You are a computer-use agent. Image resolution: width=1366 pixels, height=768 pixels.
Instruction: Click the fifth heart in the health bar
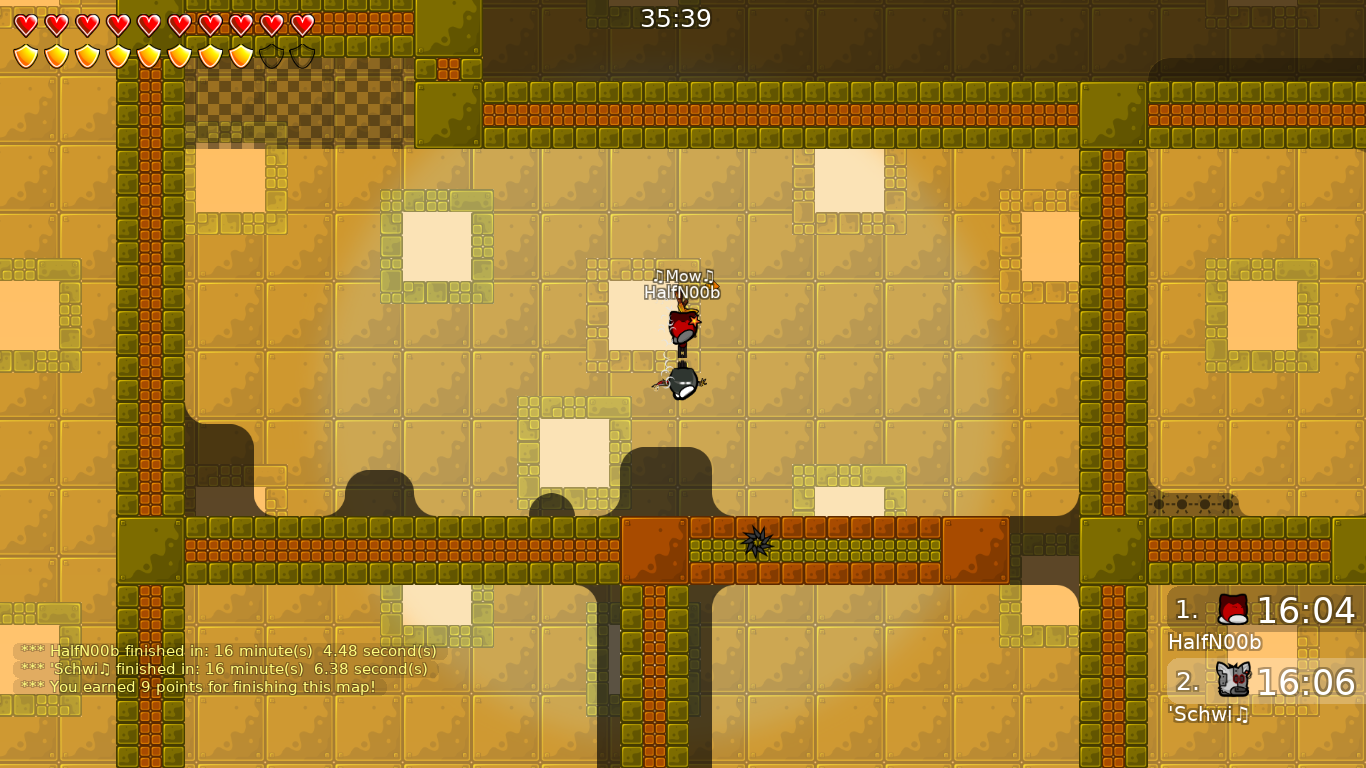(150, 24)
